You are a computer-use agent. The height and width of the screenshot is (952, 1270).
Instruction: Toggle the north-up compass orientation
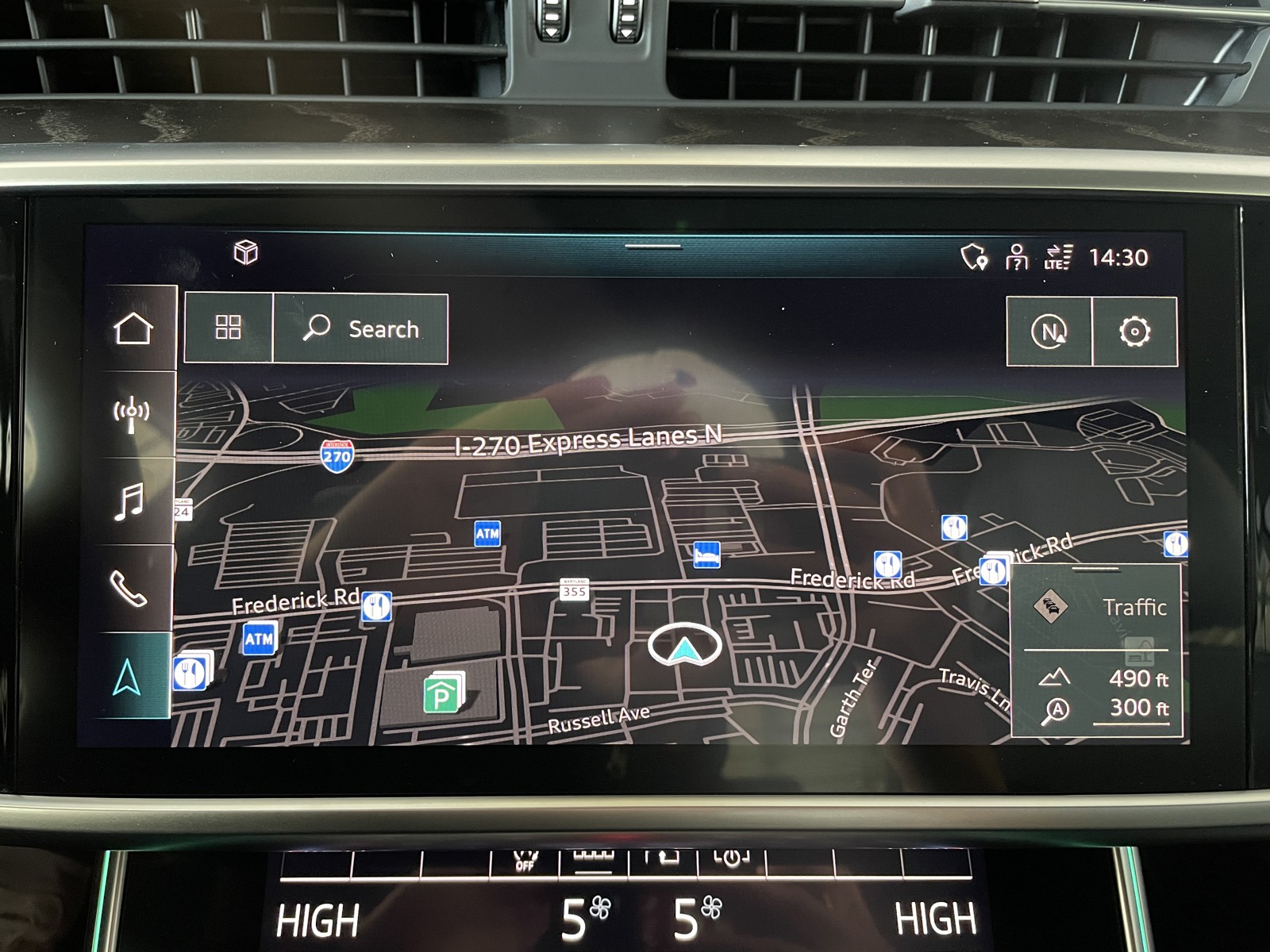(1049, 332)
